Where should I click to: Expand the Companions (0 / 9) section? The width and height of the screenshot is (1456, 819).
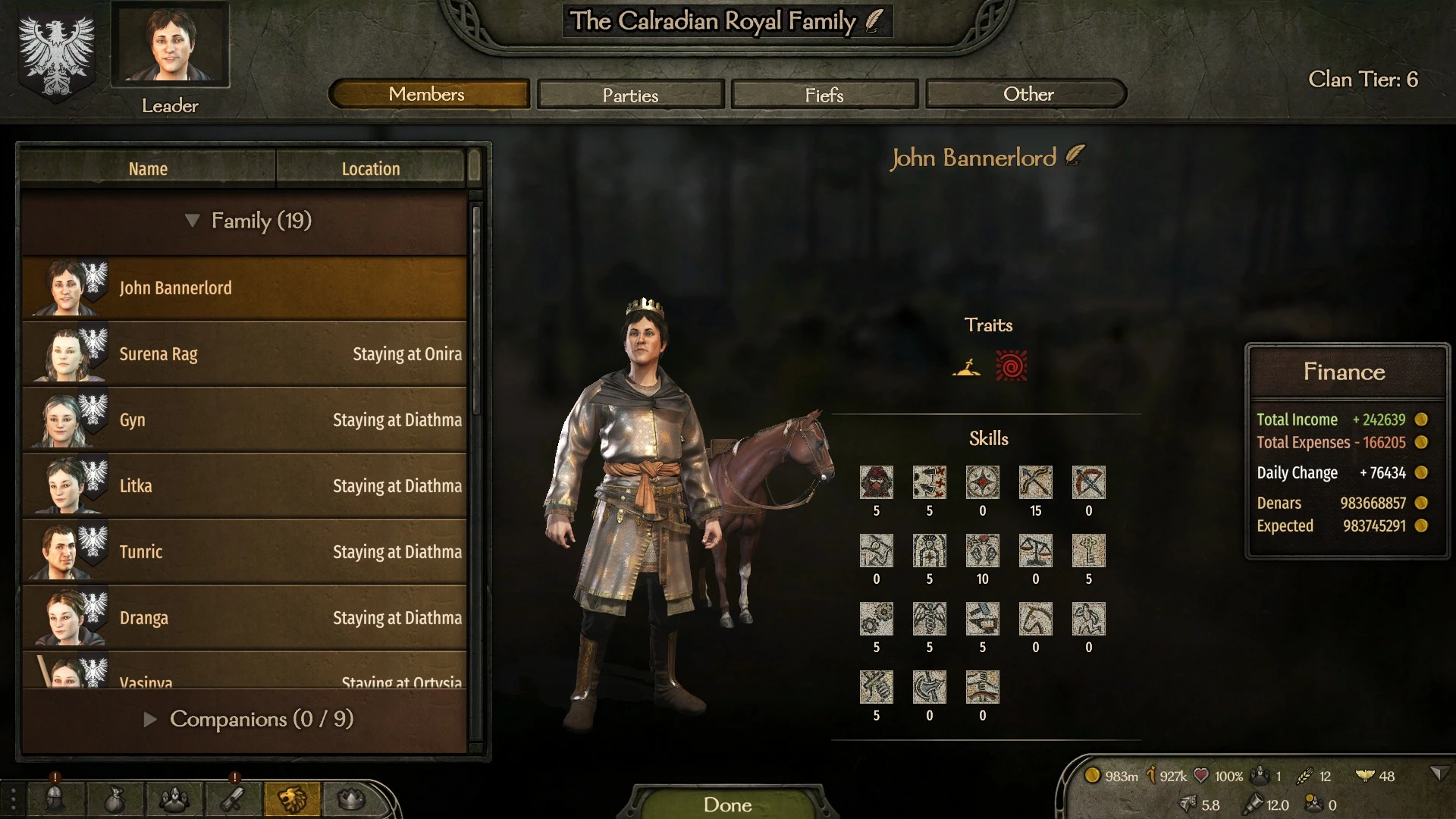(x=150, y=719)
